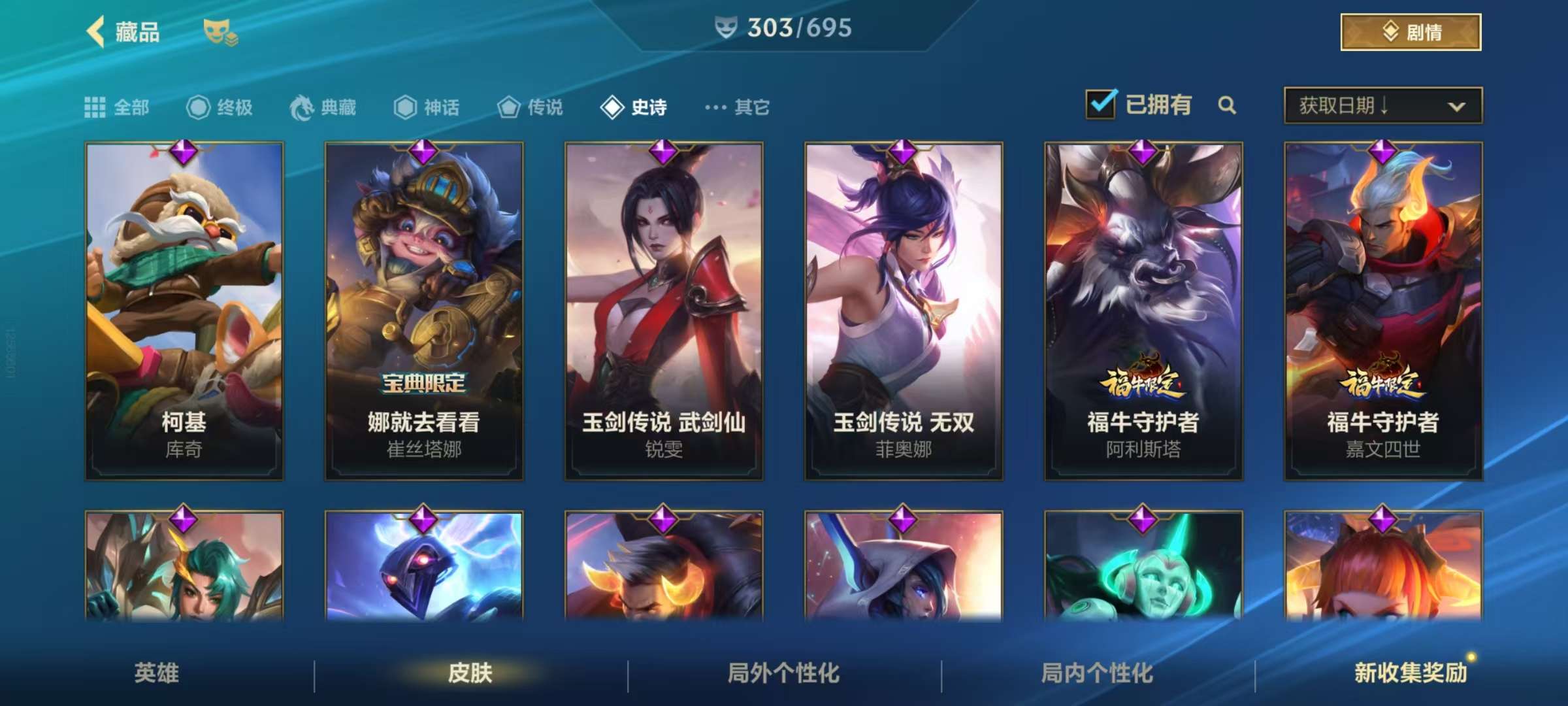The height and width of the screenshot is (706, 1568).
Task: Open the 剧情 story button
Action: point(1410,32)
